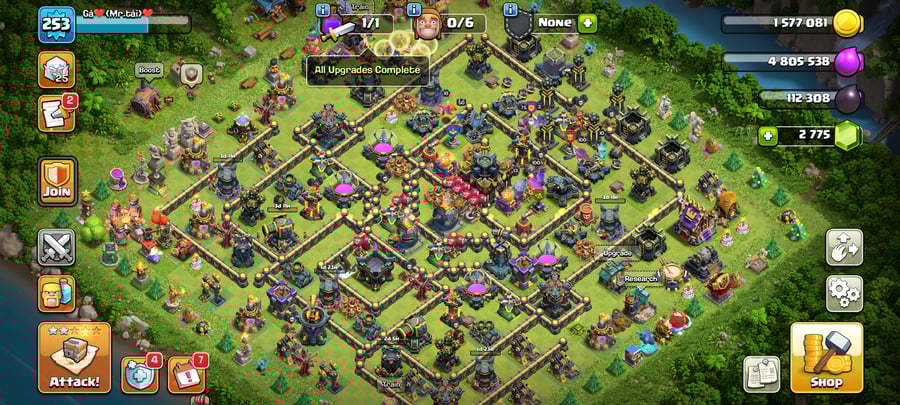Tap the Attack! button
900x405 pixels.
pyautogui.click(x=74, y=357)
